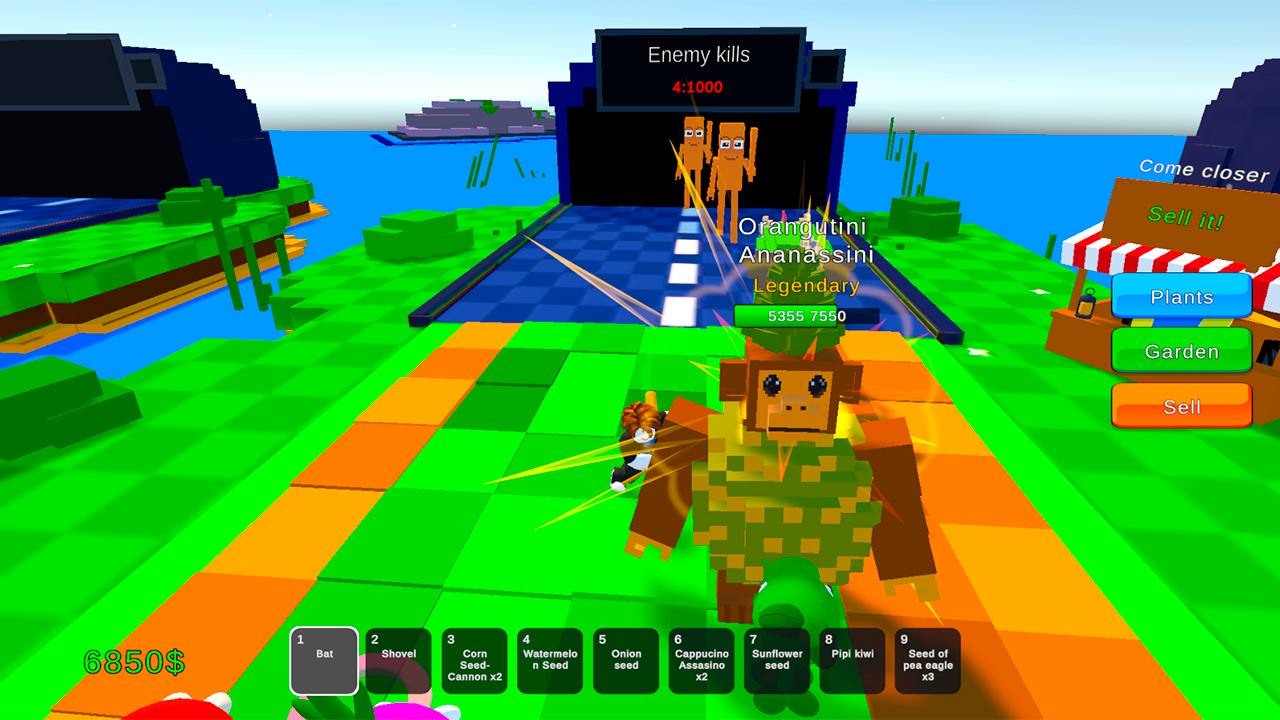Image resolution: width=1280 pixels, height=720 pixels.
Task: Select the Sunflower seed from the hotbar
Action: tap(777, 660)
